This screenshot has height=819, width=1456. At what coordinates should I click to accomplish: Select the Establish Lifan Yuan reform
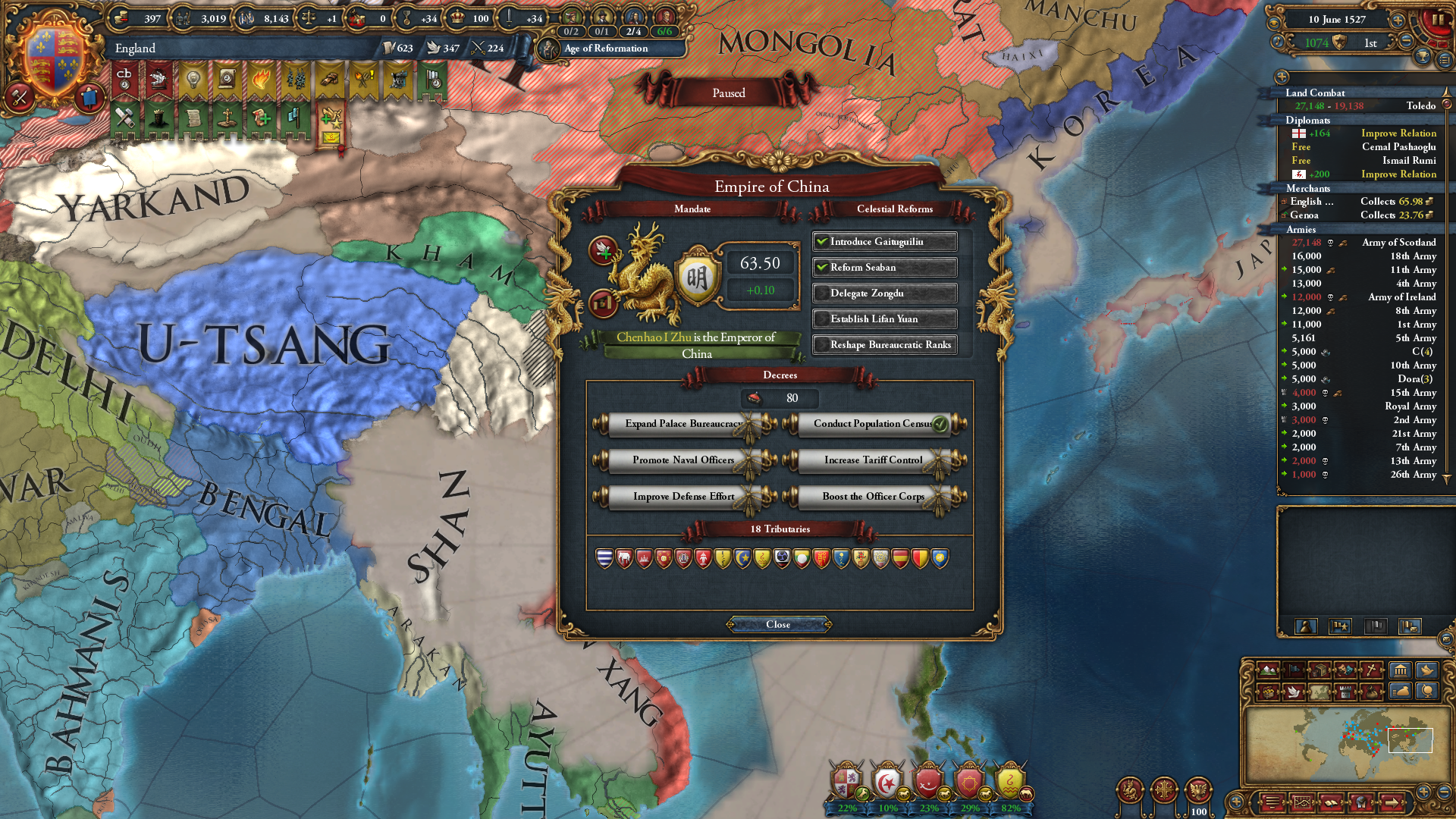(x=884, y=318)
